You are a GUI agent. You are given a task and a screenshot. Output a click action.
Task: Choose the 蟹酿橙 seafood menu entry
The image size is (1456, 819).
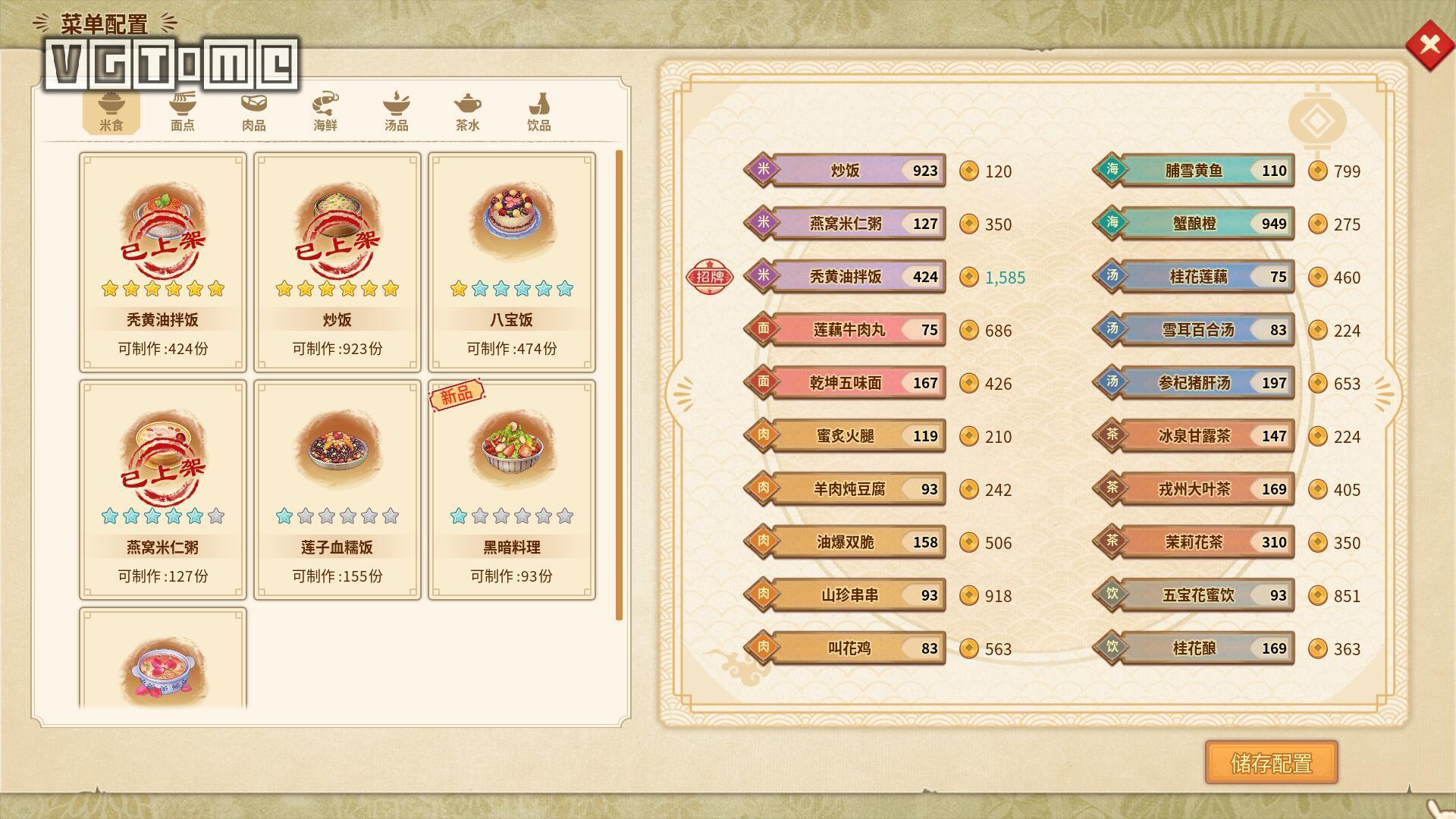pos(1194,224)
